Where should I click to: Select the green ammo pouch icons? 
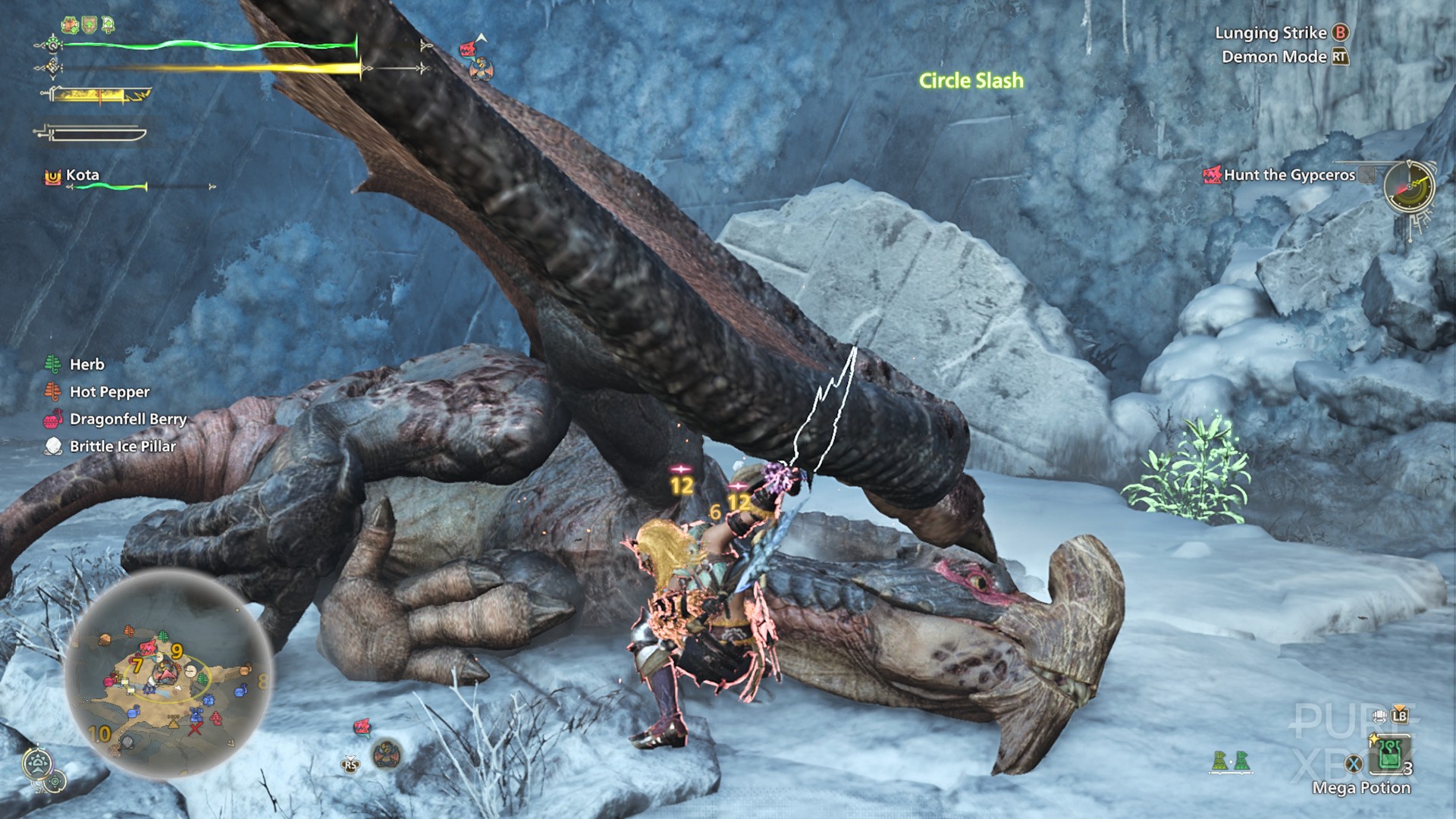(x=1230, y=761)
